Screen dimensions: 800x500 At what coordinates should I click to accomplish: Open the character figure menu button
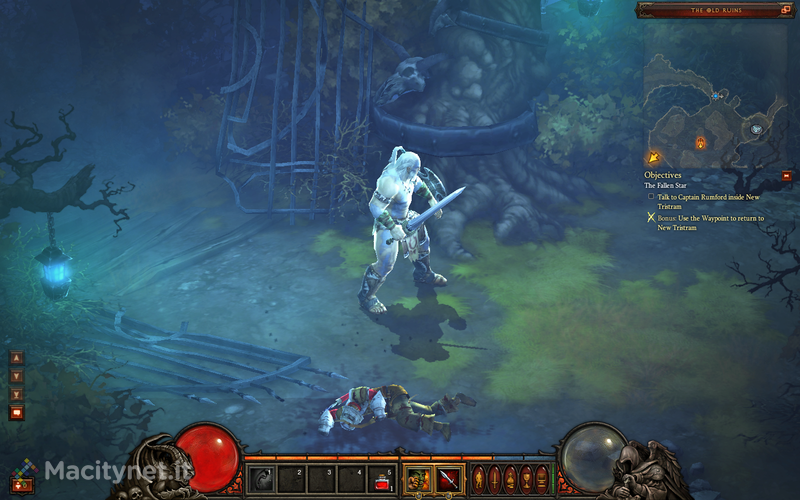click(x=479, y=477)
